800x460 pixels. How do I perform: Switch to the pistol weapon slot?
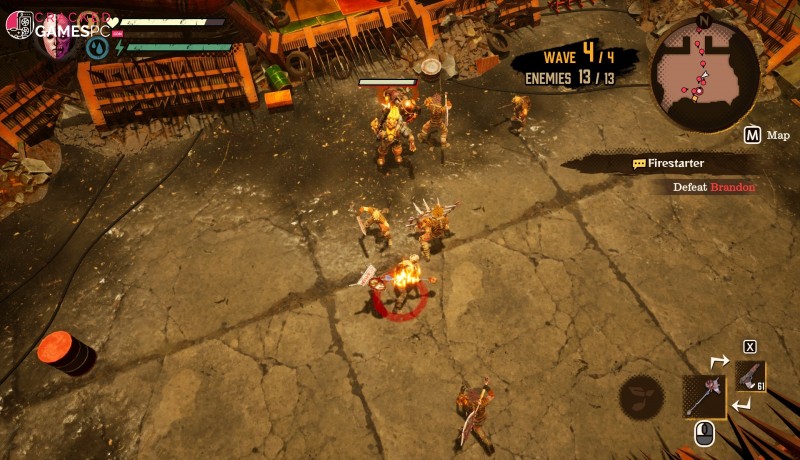750,376
